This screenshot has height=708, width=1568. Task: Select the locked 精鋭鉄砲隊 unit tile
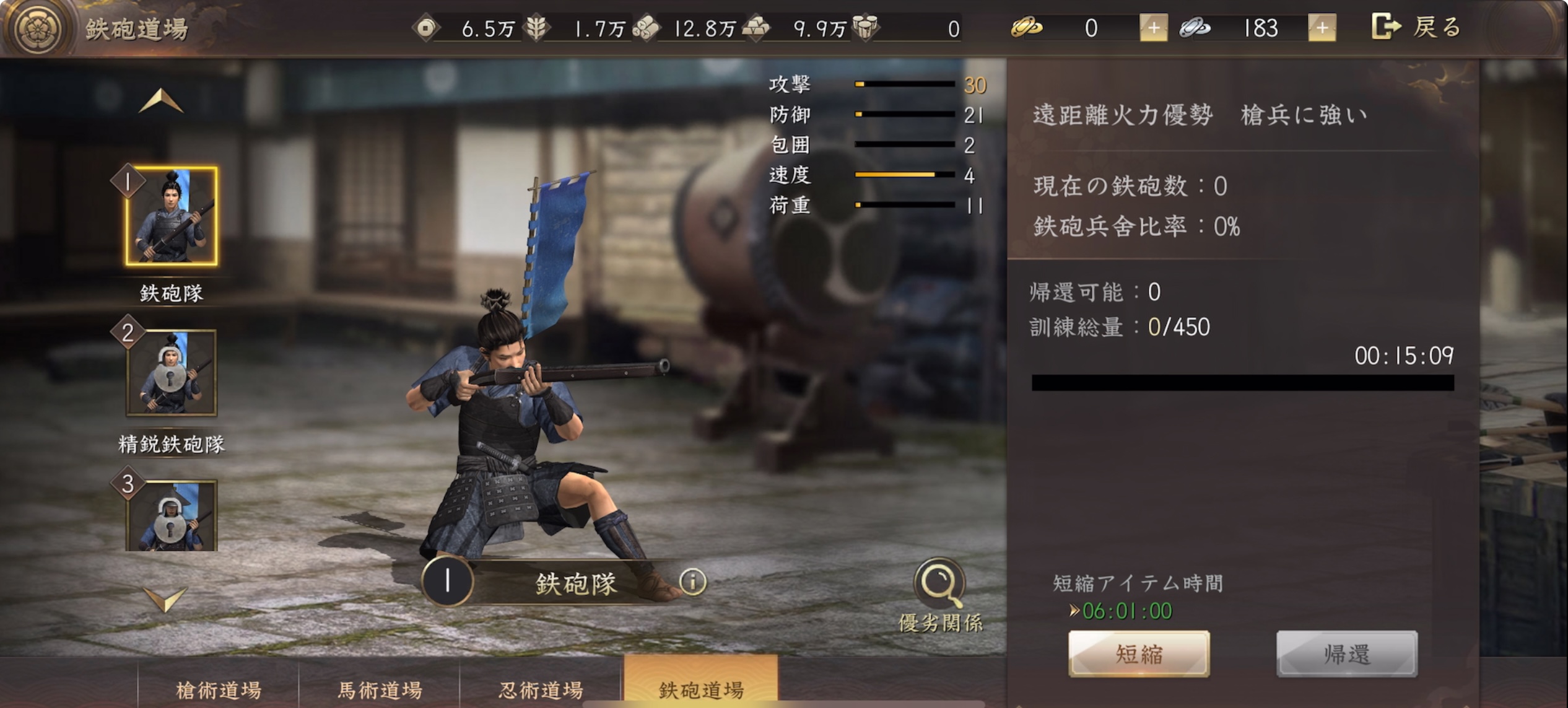click(172, 373)
